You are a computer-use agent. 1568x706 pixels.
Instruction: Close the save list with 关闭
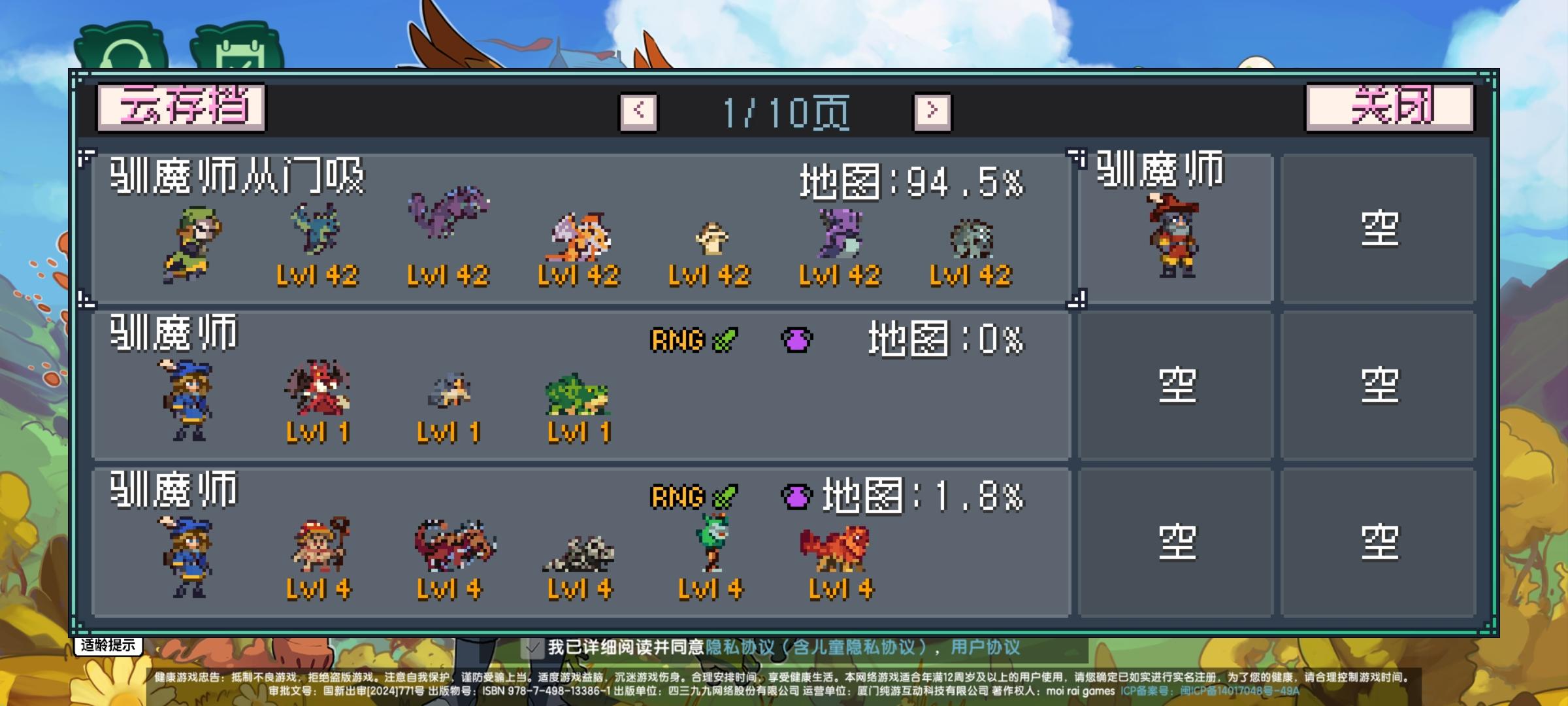coord(1385,109)
